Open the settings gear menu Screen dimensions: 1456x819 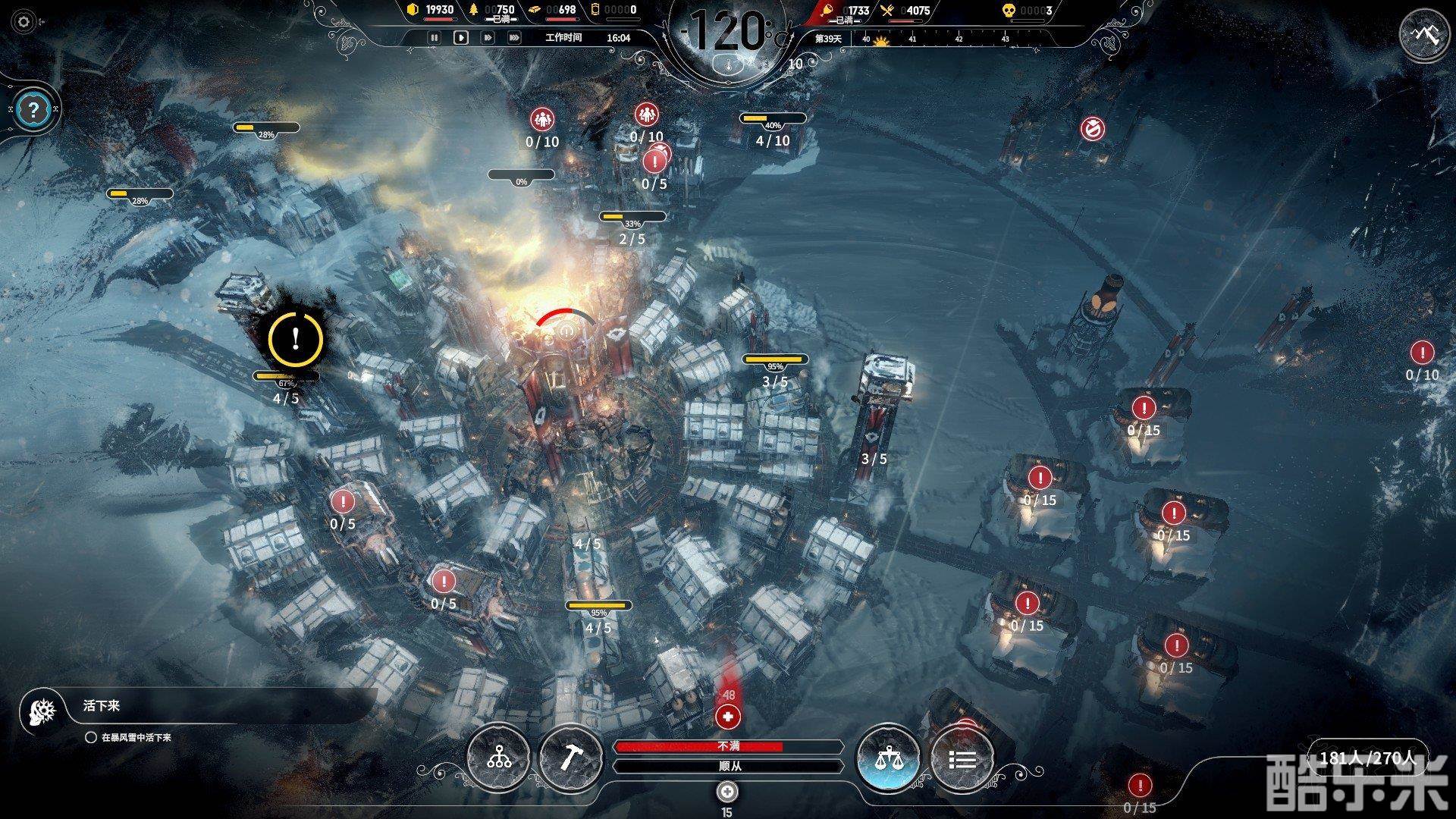click(x=24, y=22)
